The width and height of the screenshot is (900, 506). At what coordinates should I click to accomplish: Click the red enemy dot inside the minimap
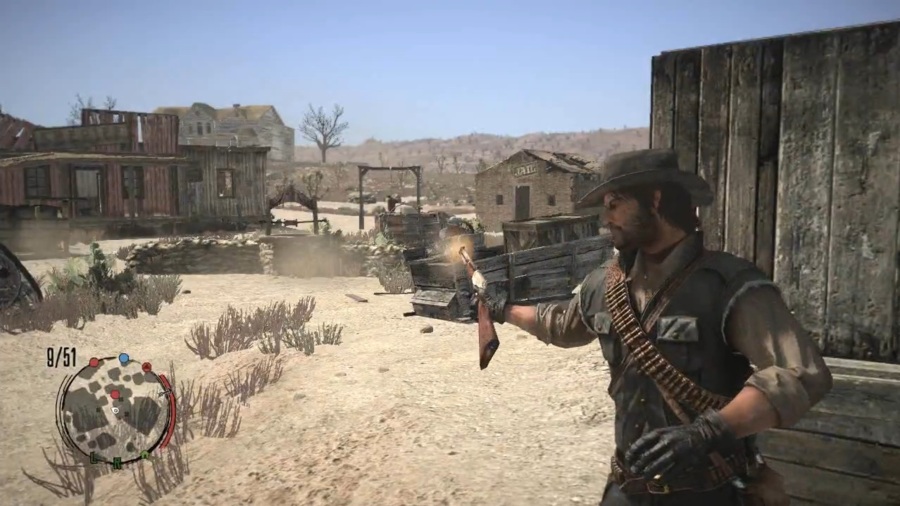[x=115, y=394]
